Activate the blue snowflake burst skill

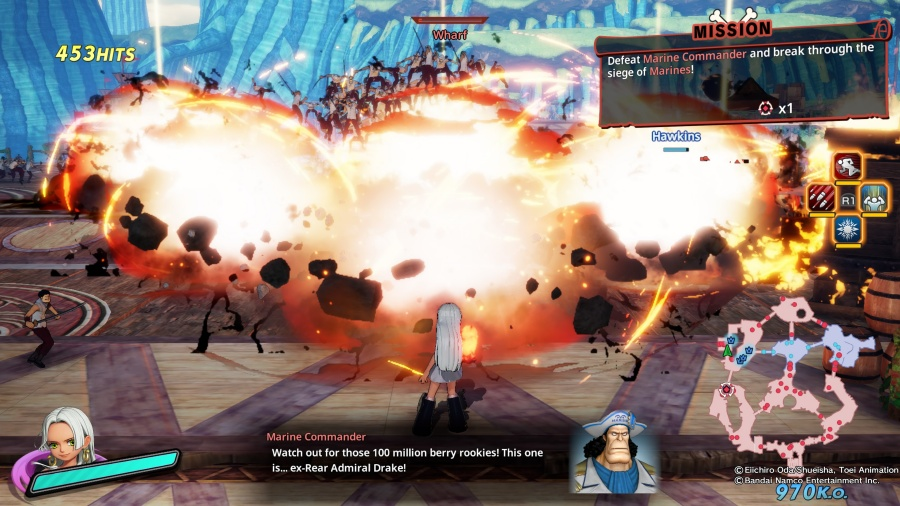point(848,230)
